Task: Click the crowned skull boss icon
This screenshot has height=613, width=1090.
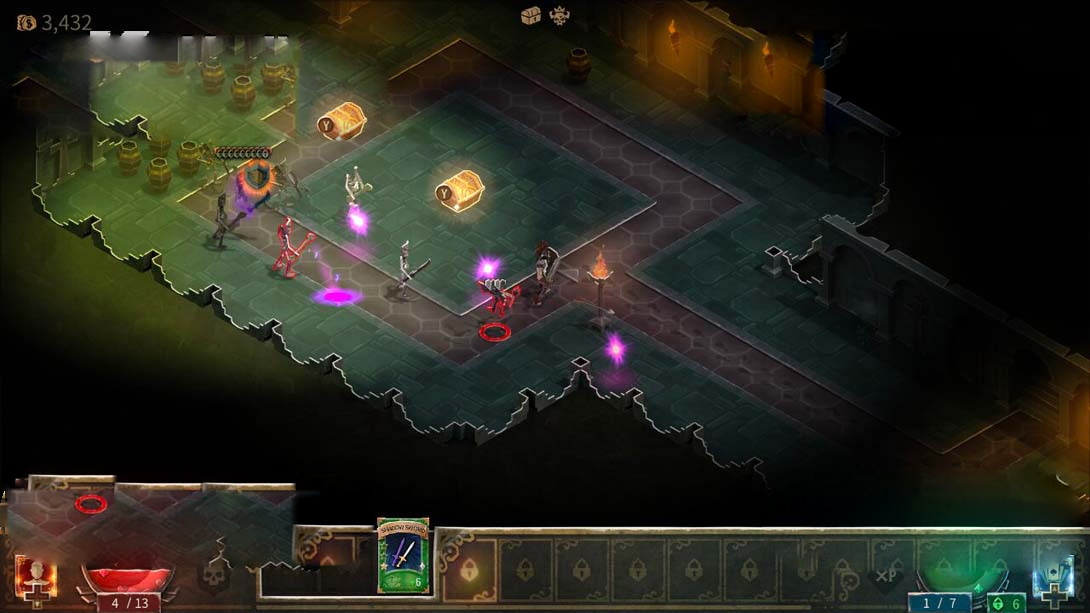Action: [x=559, y=15]
